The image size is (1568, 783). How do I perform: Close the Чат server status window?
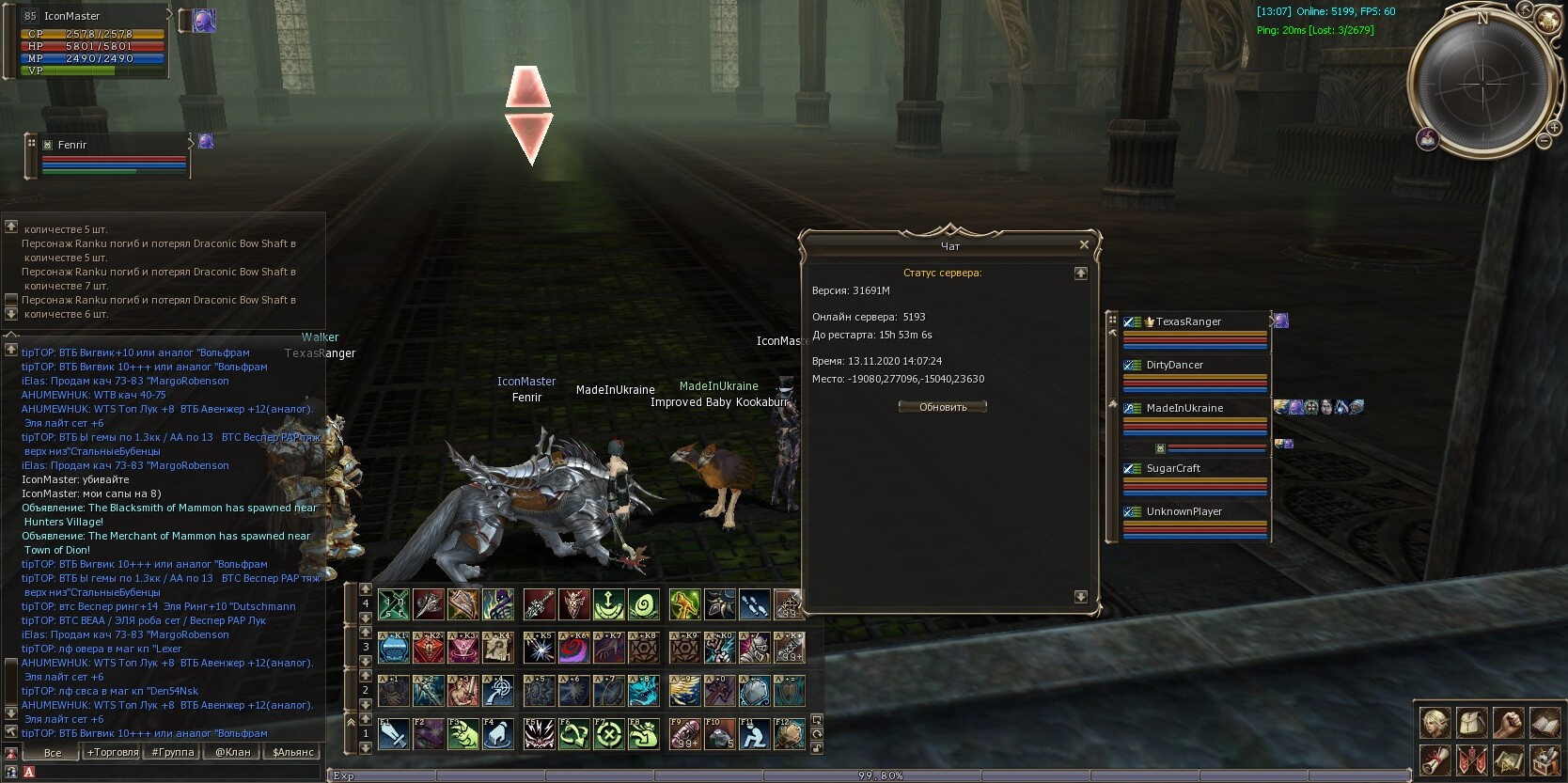pos(1084,244)
